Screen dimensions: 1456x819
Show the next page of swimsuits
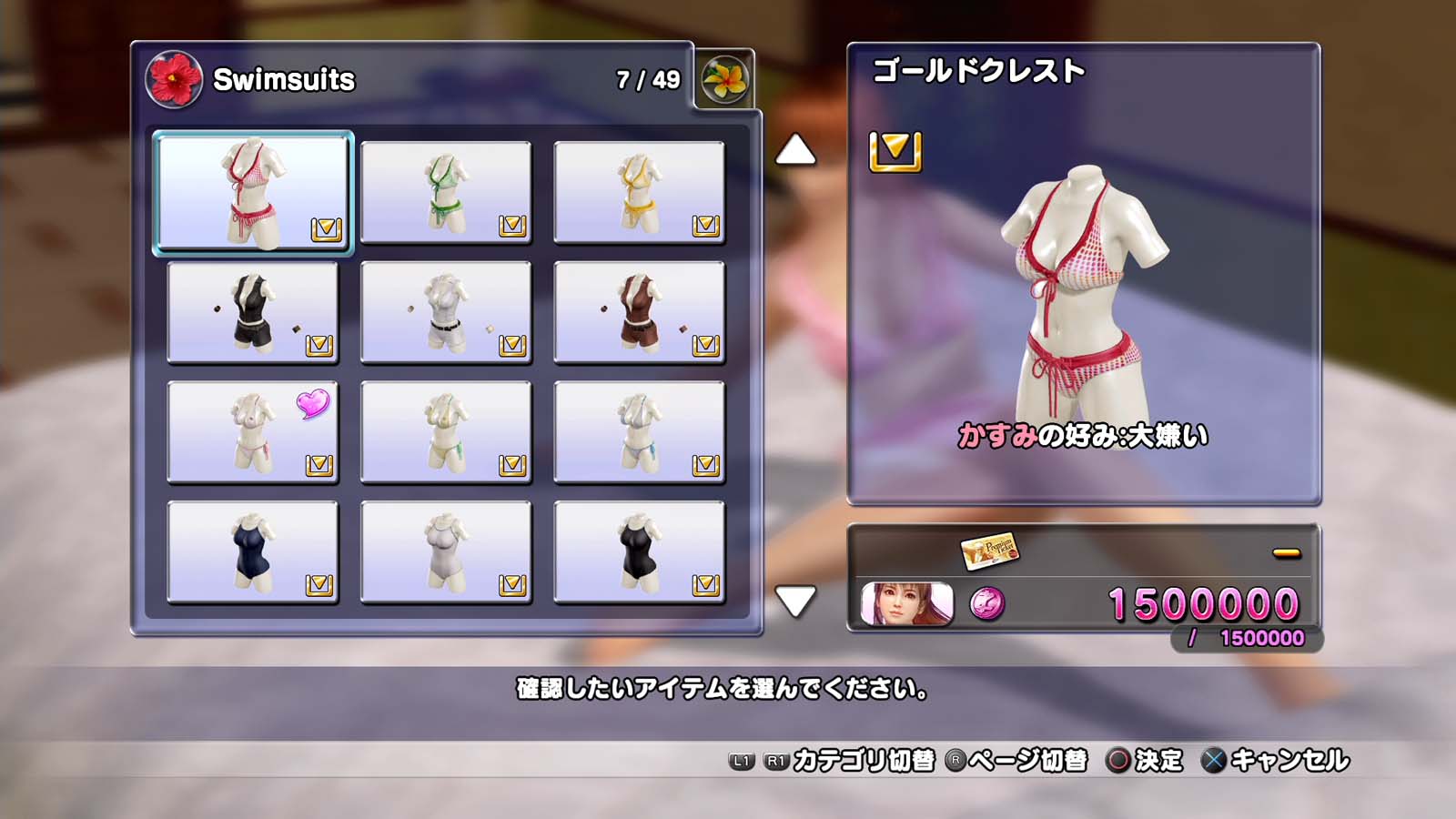coord(795,601)
